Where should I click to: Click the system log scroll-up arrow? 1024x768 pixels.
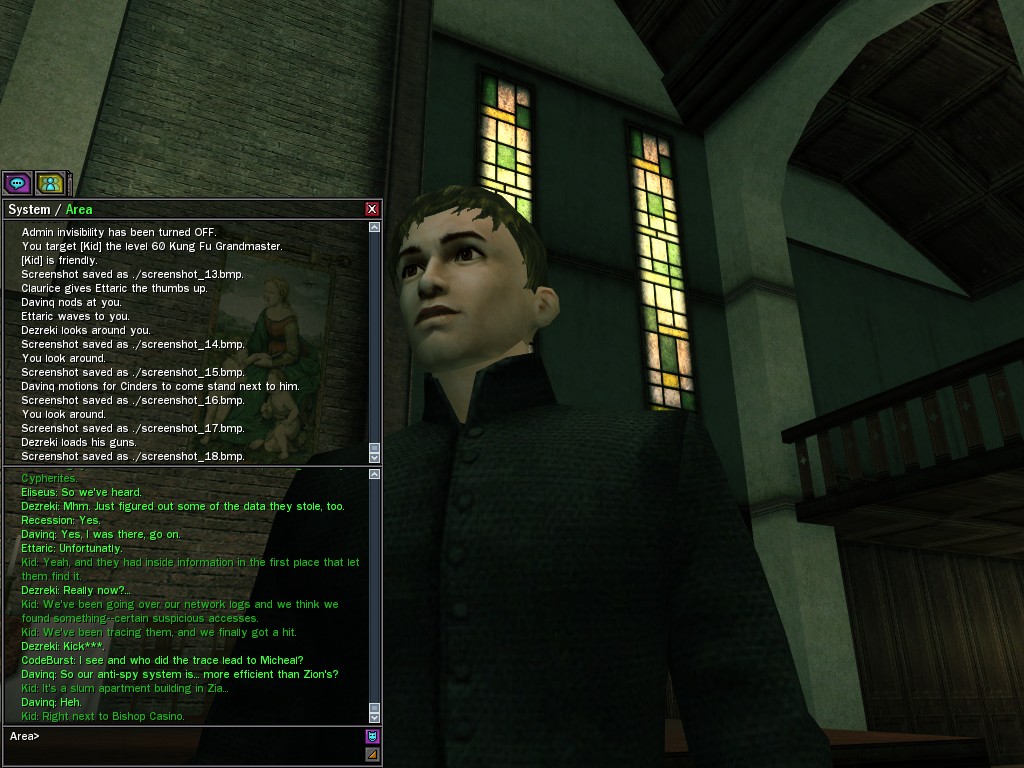375,228
